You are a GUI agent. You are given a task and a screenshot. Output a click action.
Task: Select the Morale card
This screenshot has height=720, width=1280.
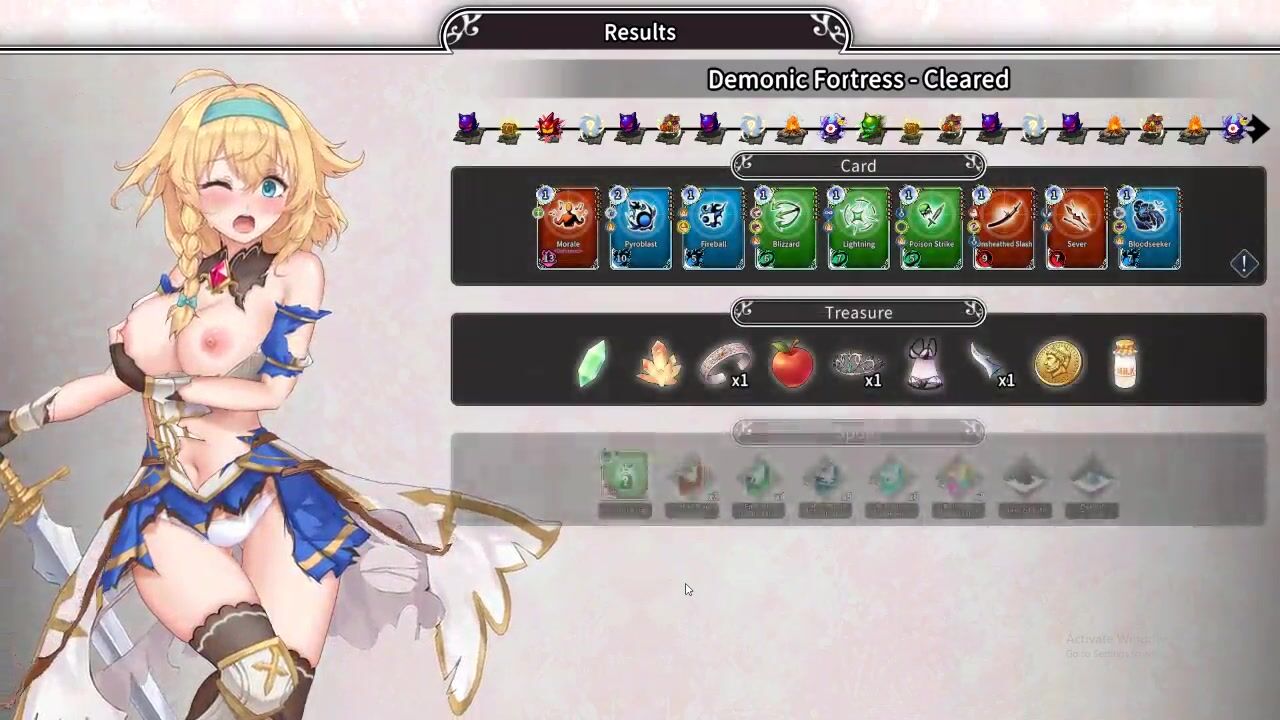click(x=568, y=228)
